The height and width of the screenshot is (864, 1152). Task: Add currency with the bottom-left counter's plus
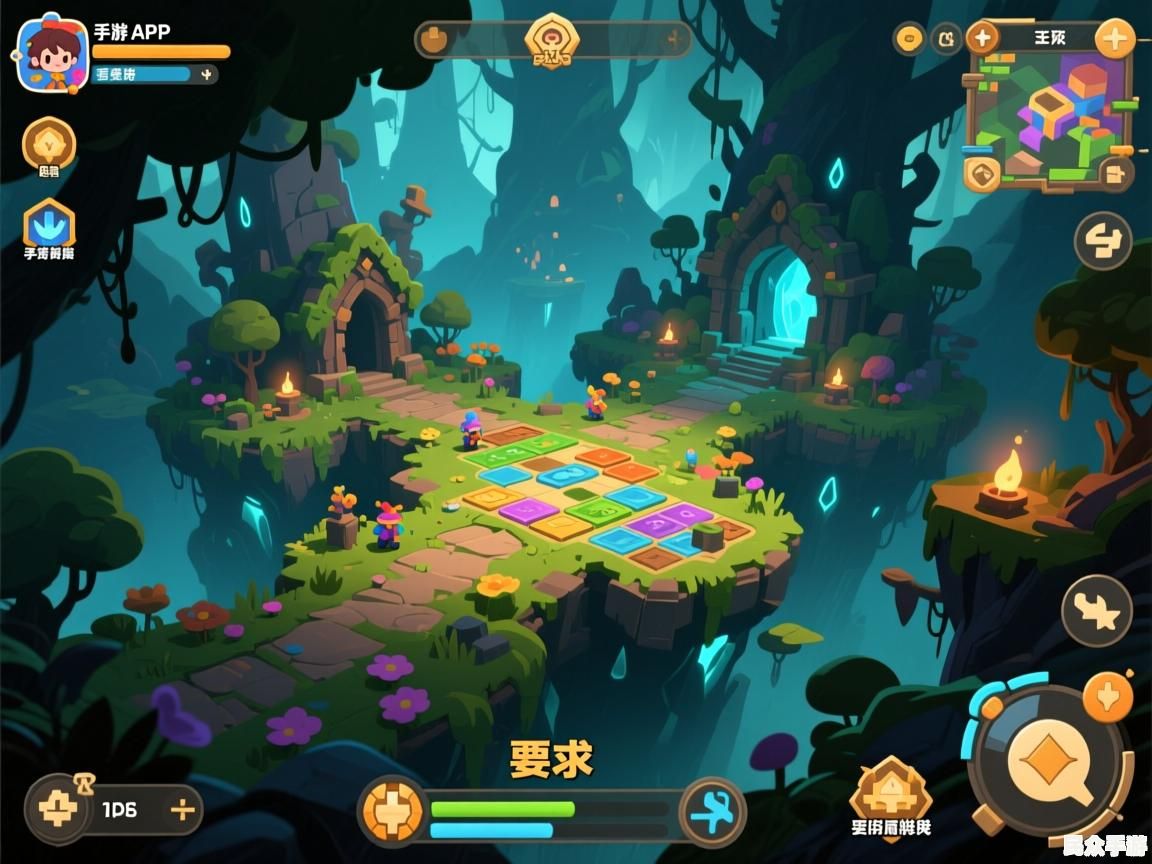pos(181,810)
